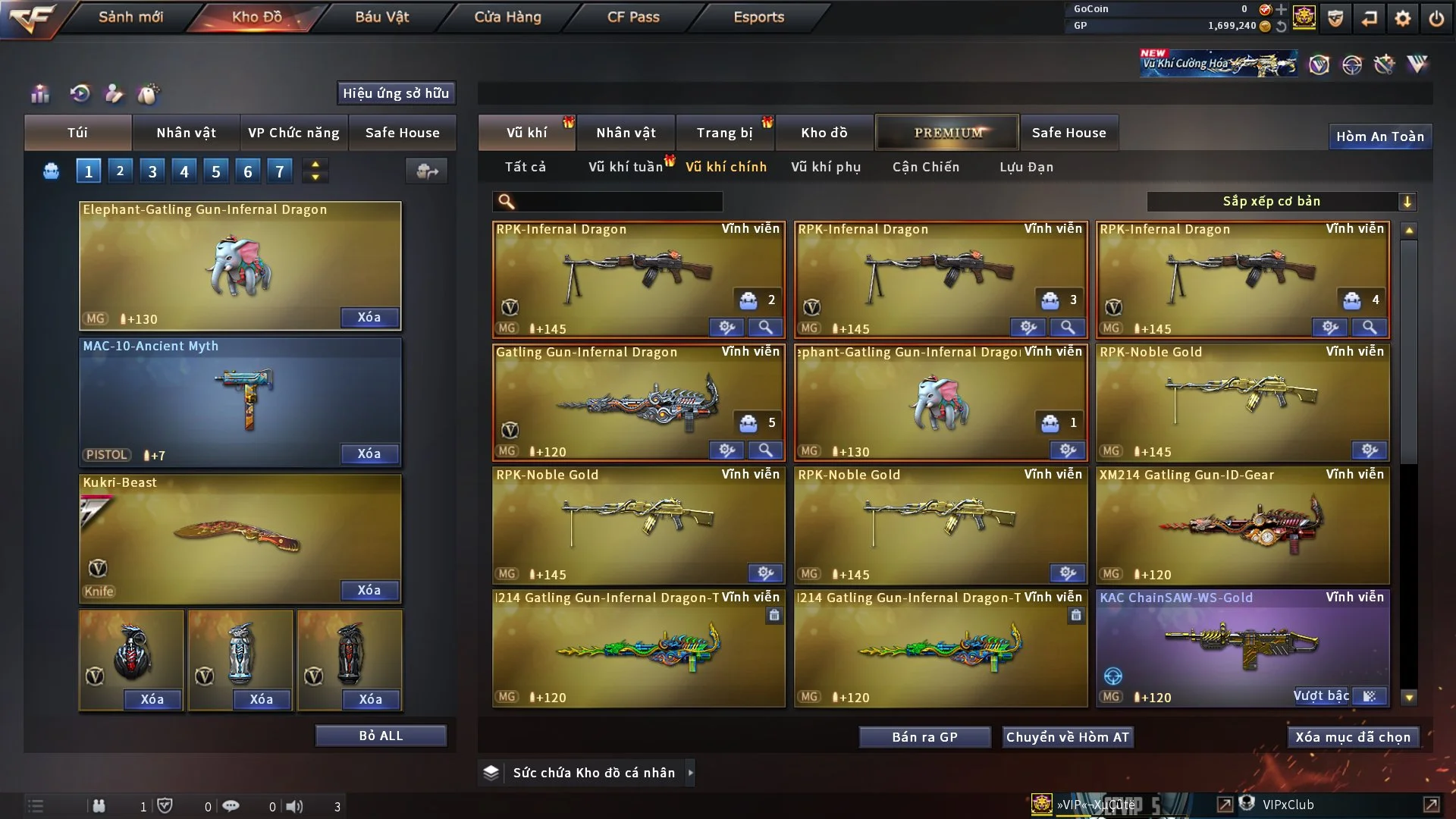Open the Sắp xếp cơ bản sort dropdown

pyautogui.click(x=1280, y=201)
